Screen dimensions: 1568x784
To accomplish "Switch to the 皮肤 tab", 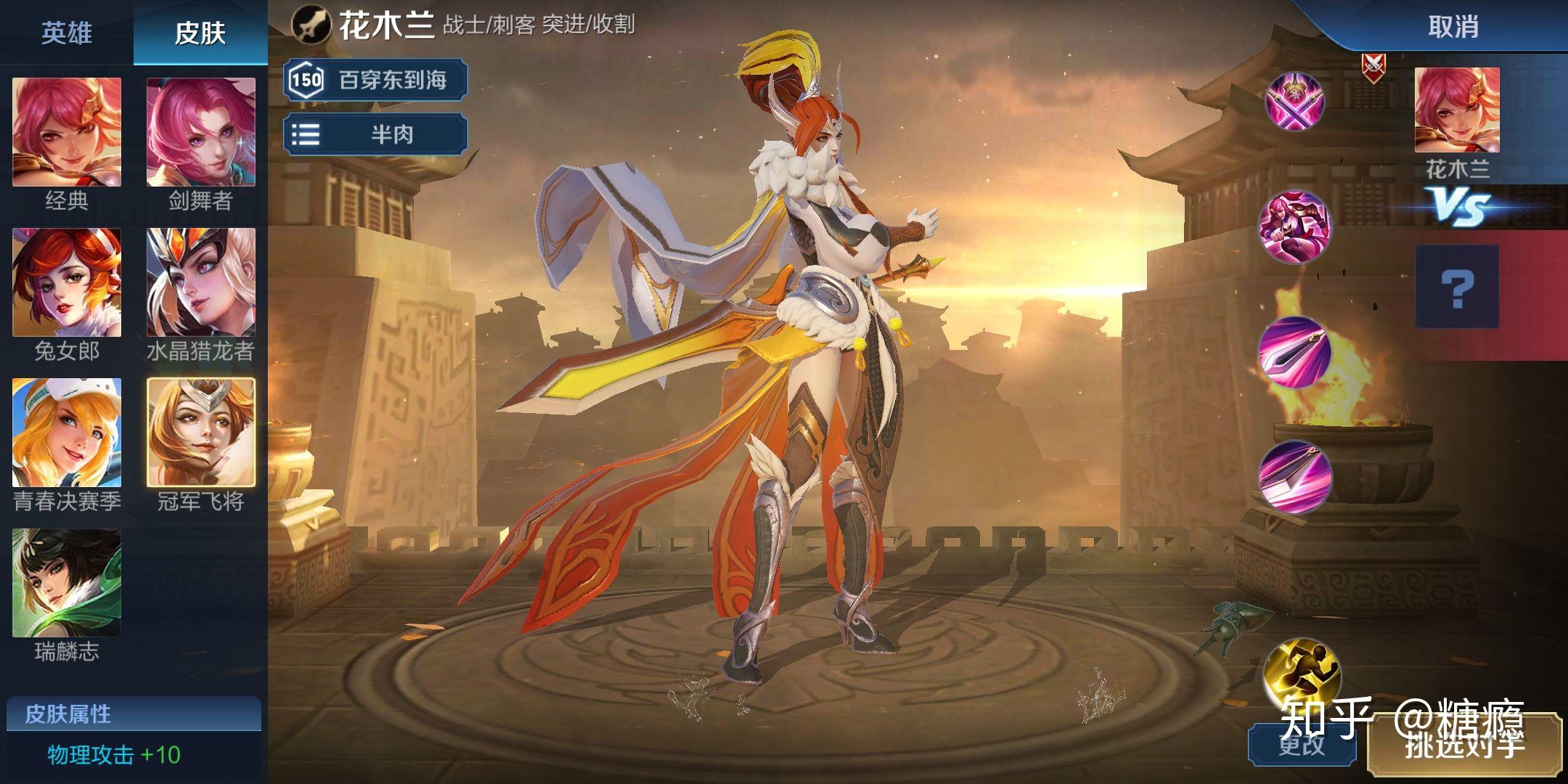I will pos(200,33).
